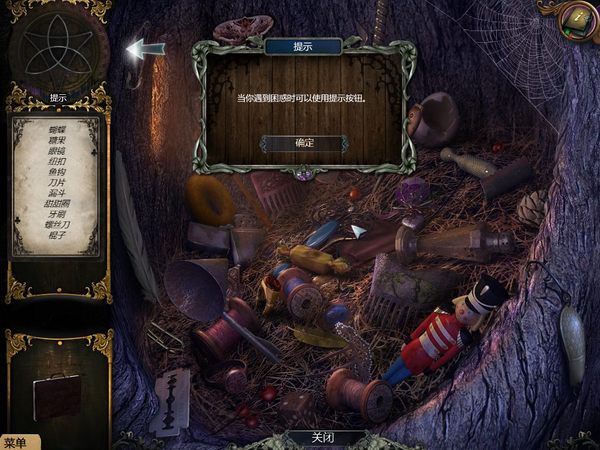Screen dimensions: 600x450
Task: Confirm the hint dialog with 确定
Action: click(304, 144)
